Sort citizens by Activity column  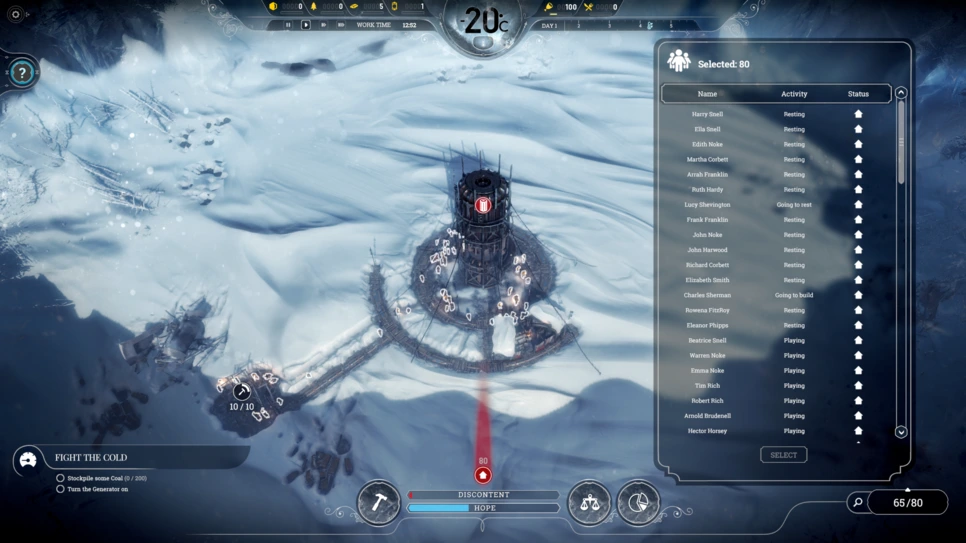[x=794, y=94]
